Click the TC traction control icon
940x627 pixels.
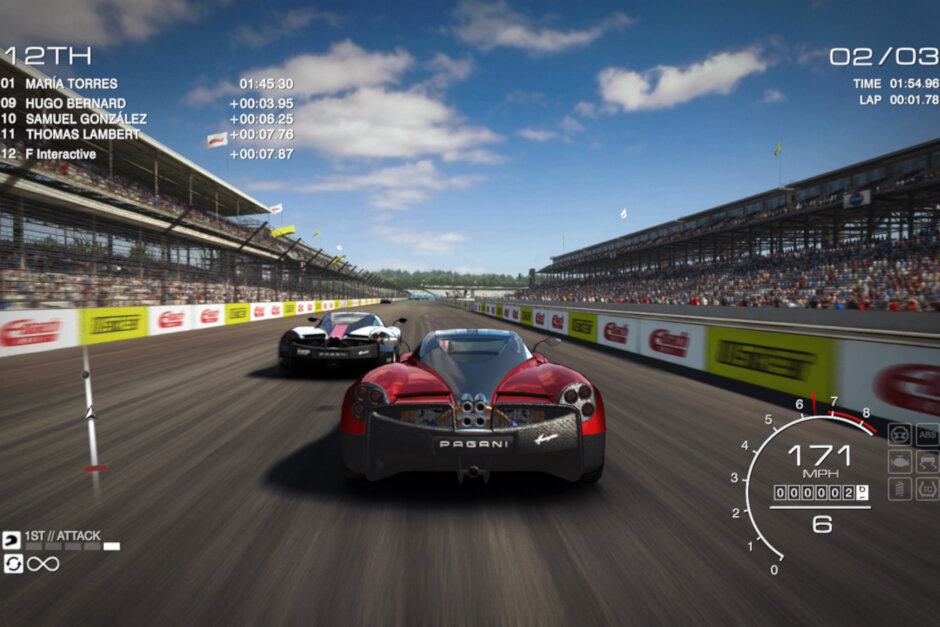[927, 488]
